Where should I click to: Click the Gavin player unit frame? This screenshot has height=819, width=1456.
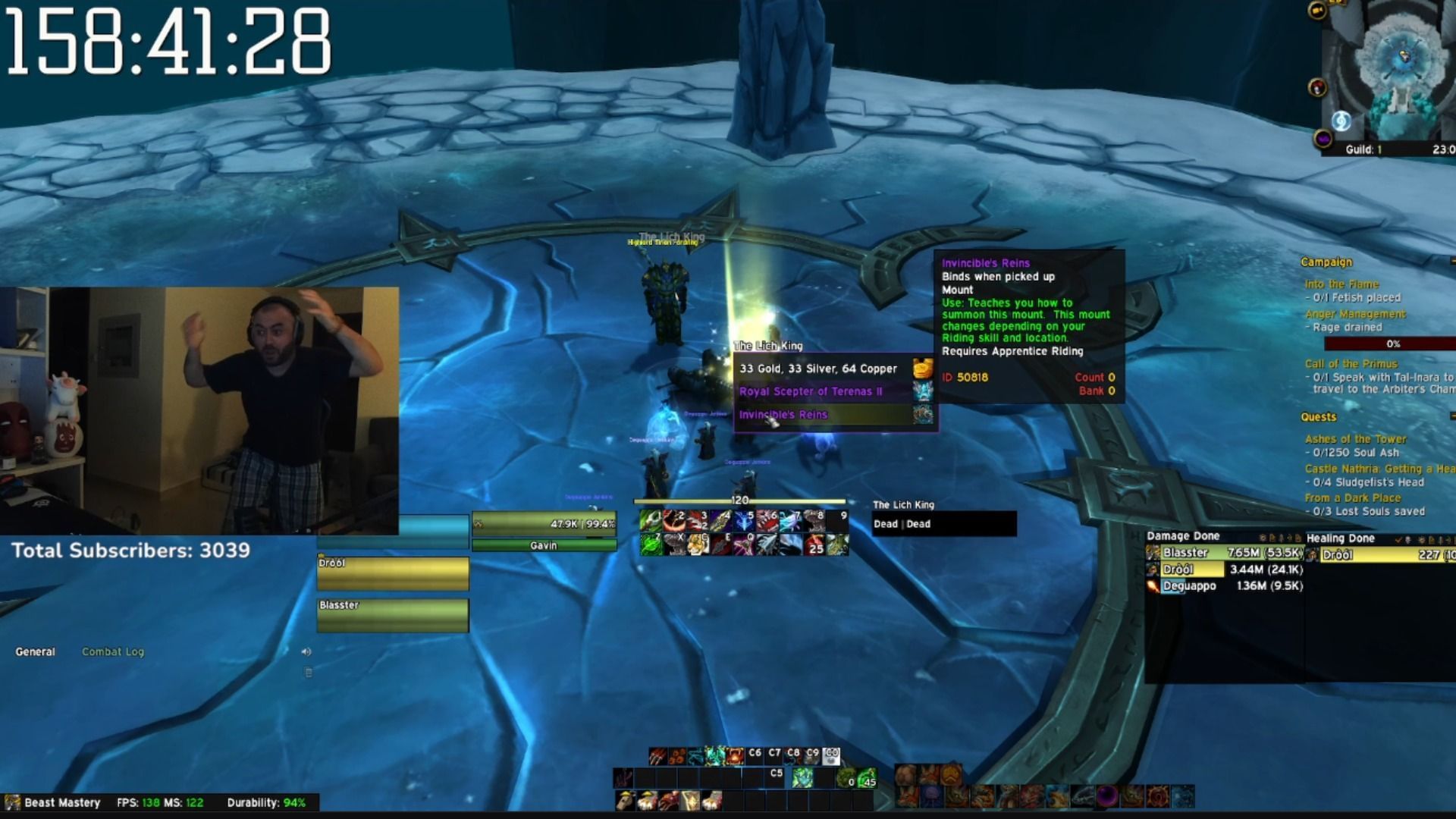click(544, 531)
